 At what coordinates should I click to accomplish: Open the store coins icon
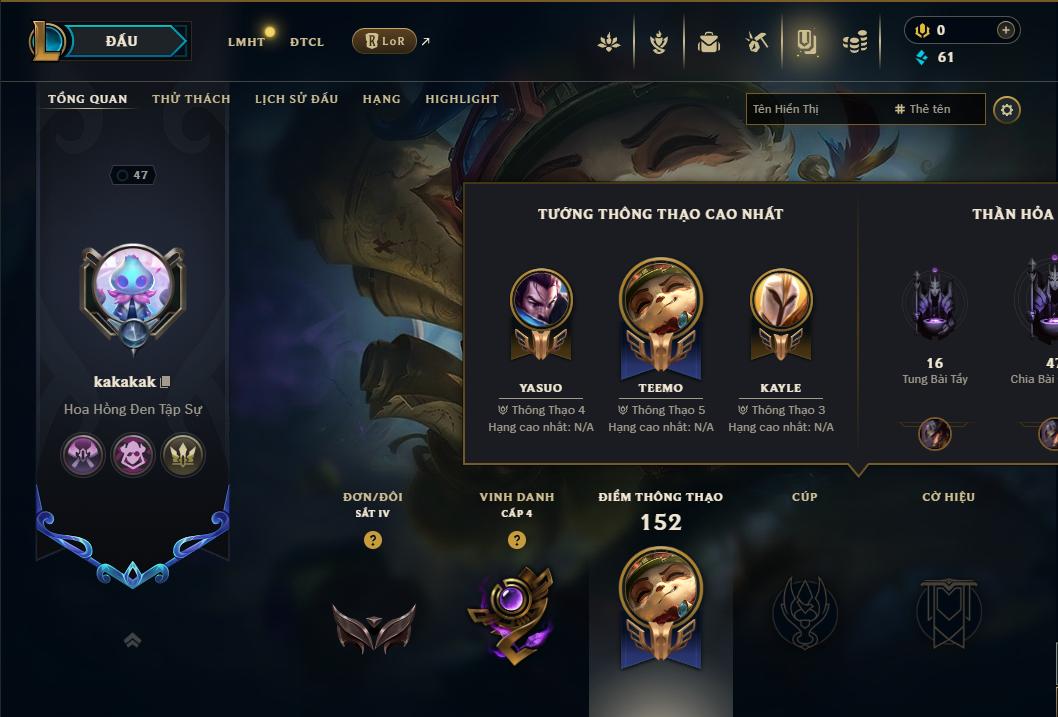(854, 42)
